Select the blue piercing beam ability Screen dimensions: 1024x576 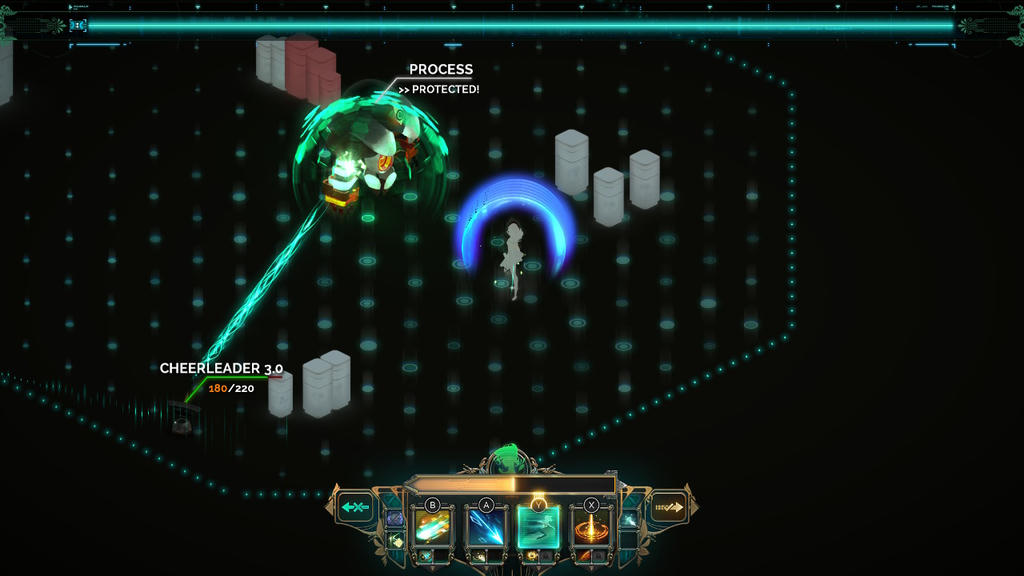[486, 526]
